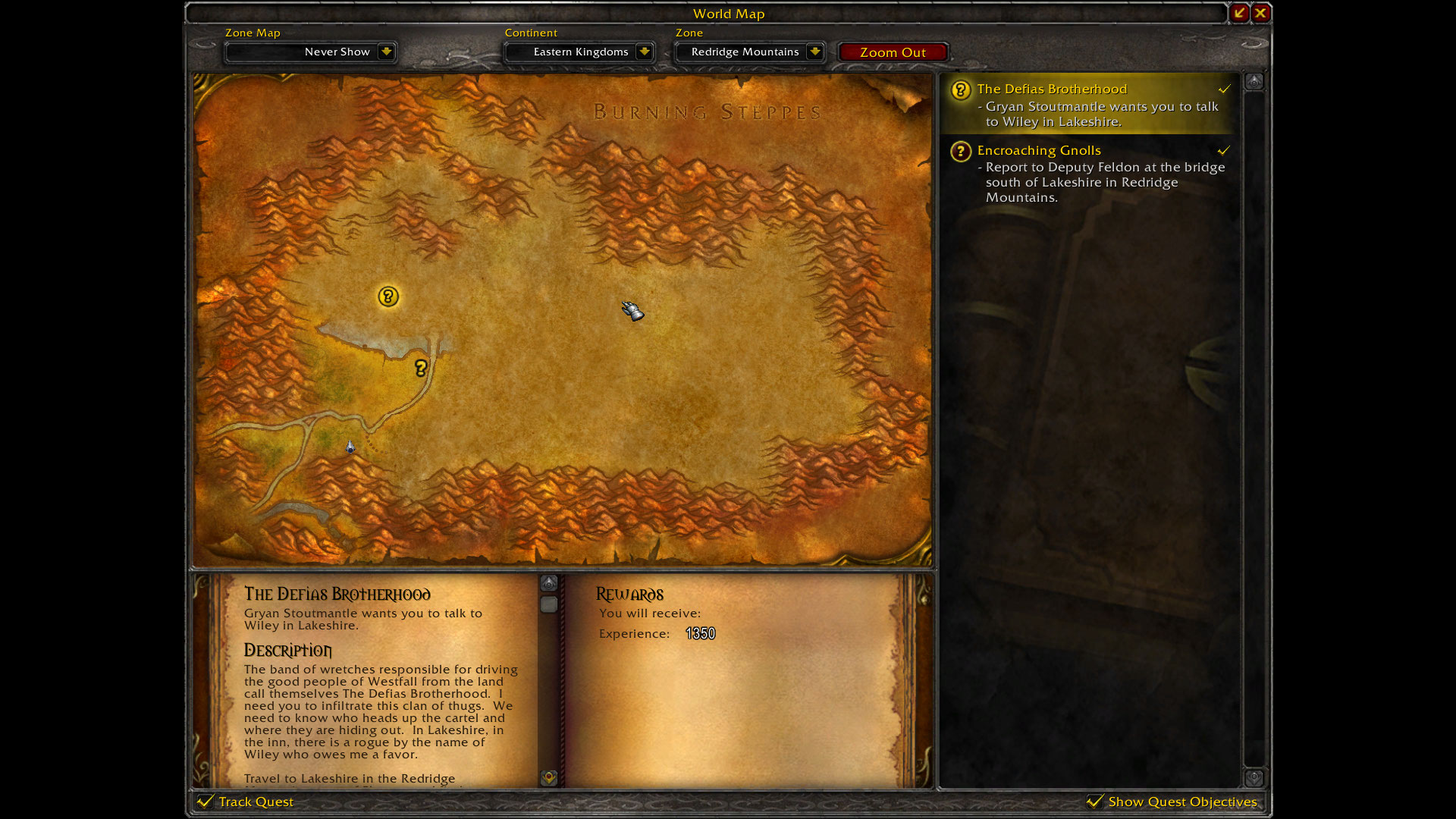Select the player arrow on the map
1456x819 pixels.
(350, 447)
